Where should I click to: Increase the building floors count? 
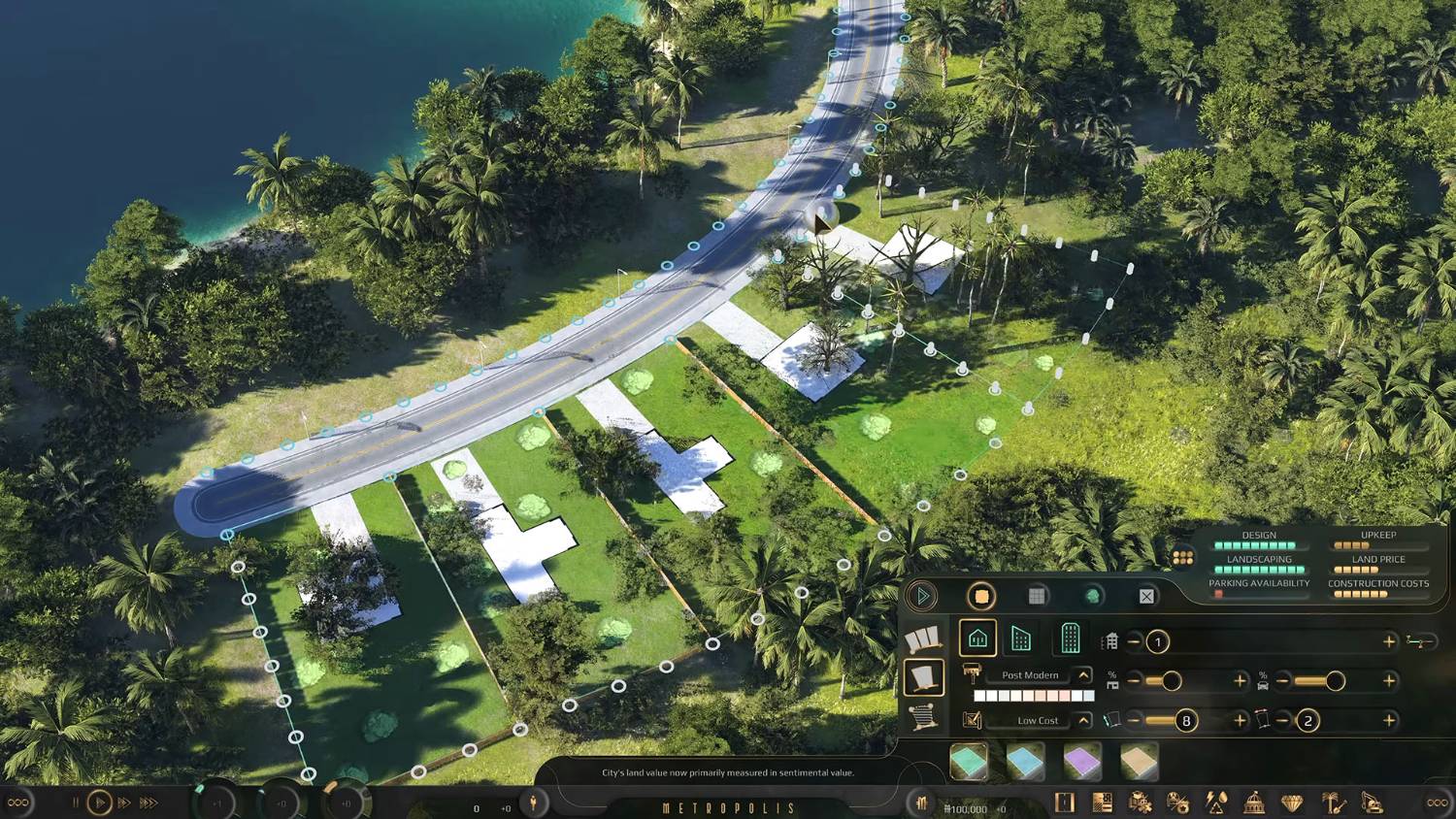click(1389, 641)
